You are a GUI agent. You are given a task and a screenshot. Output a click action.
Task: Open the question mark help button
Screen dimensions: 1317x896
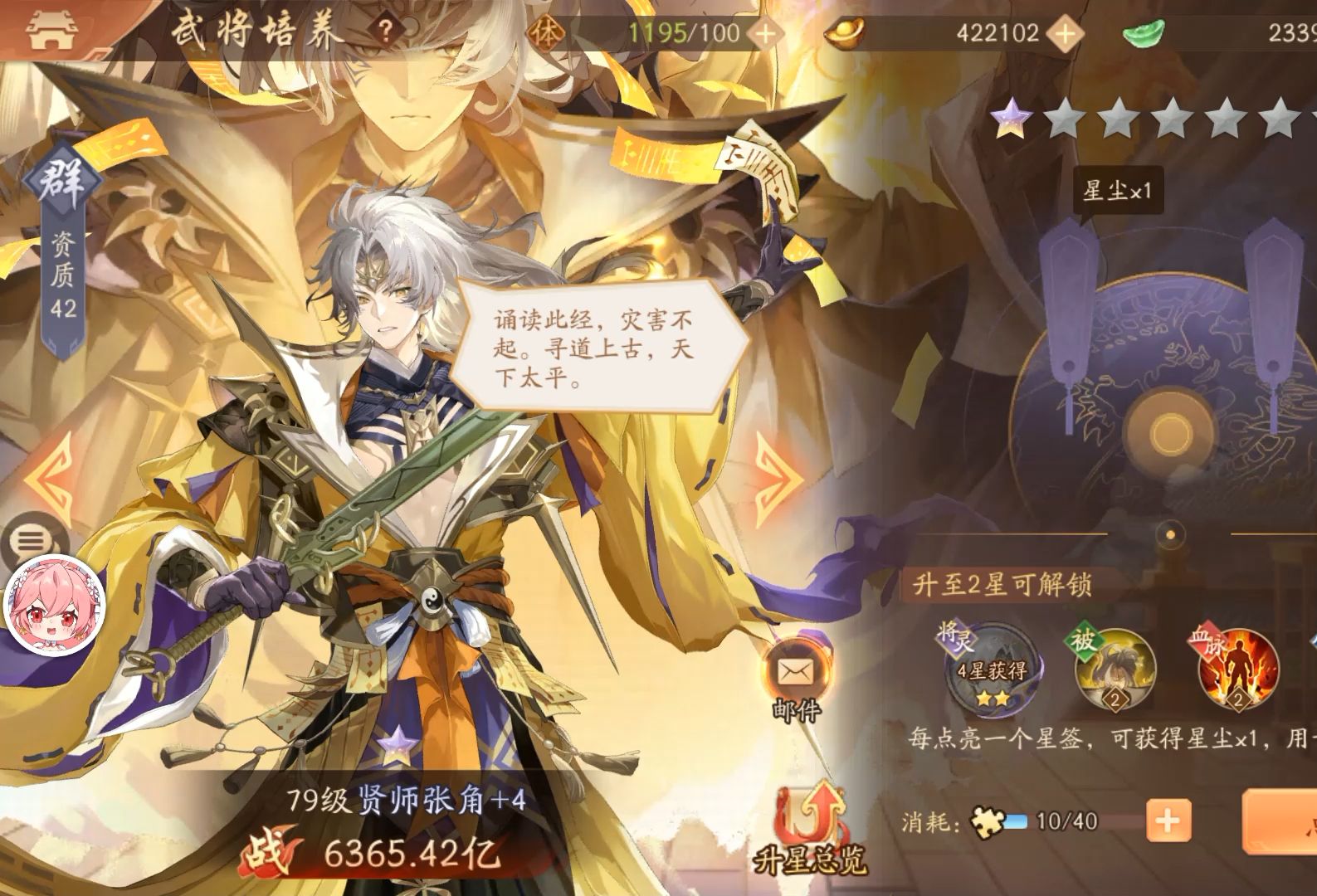click(x=385, y=31)
